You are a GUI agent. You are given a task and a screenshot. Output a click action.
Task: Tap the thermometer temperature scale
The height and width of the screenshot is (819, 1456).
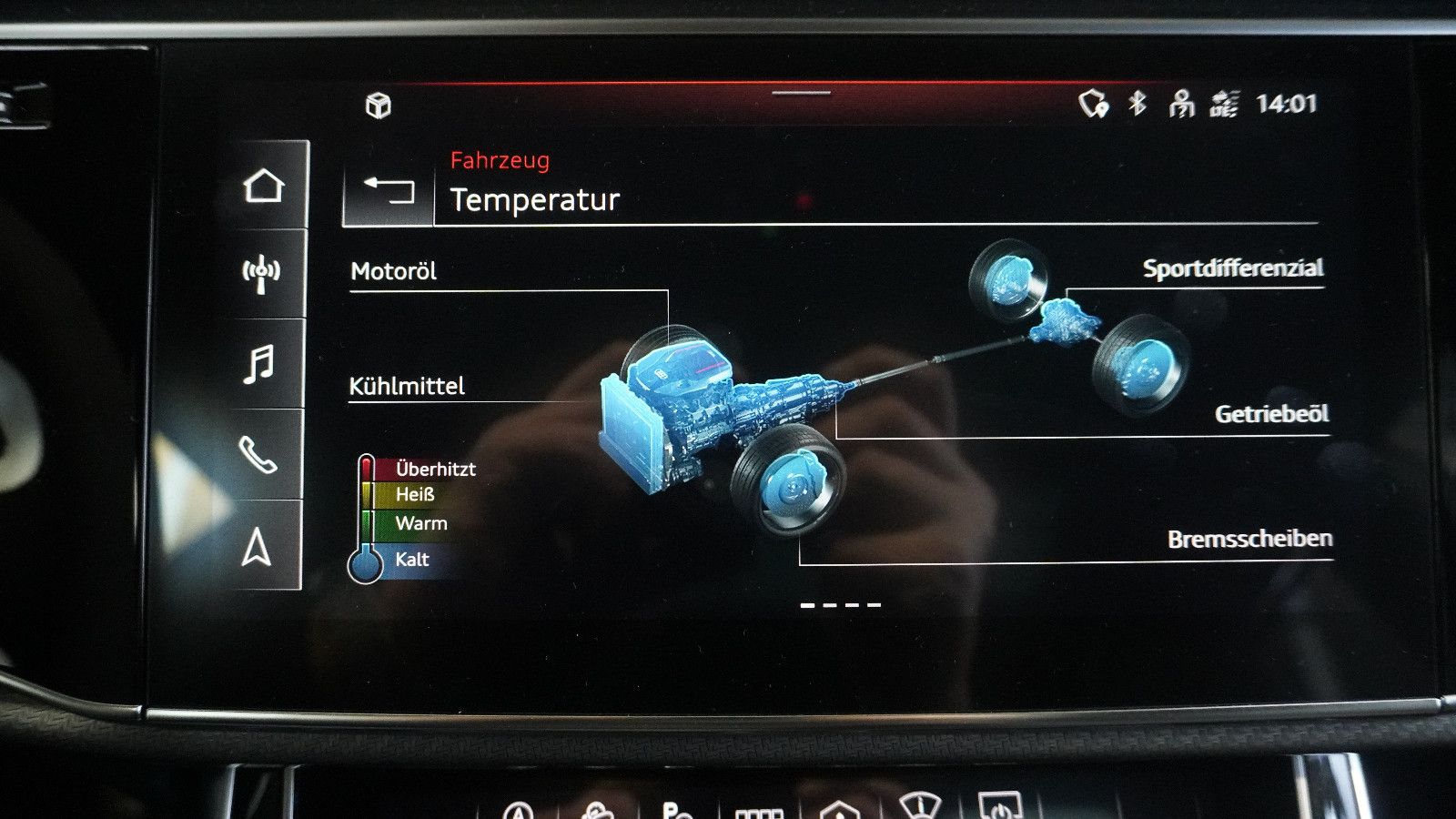pos(368,514)
